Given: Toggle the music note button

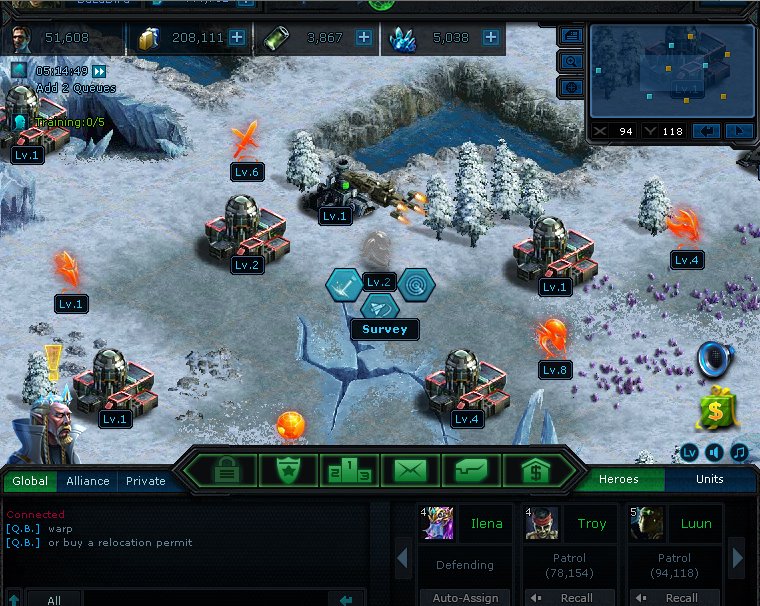Looking at the screenshot, I should (739, 452).
